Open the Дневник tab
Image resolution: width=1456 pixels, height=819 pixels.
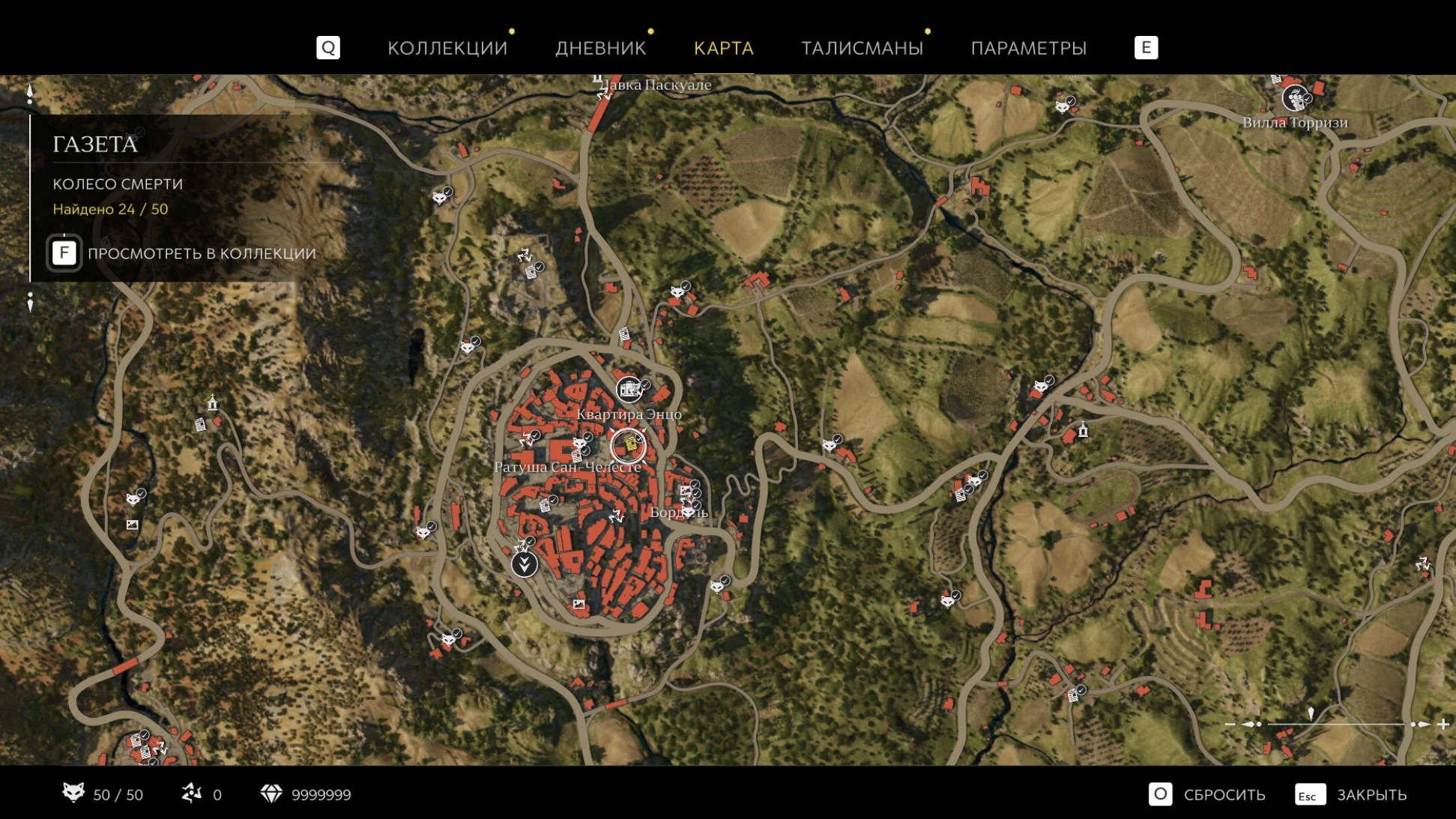600,48
